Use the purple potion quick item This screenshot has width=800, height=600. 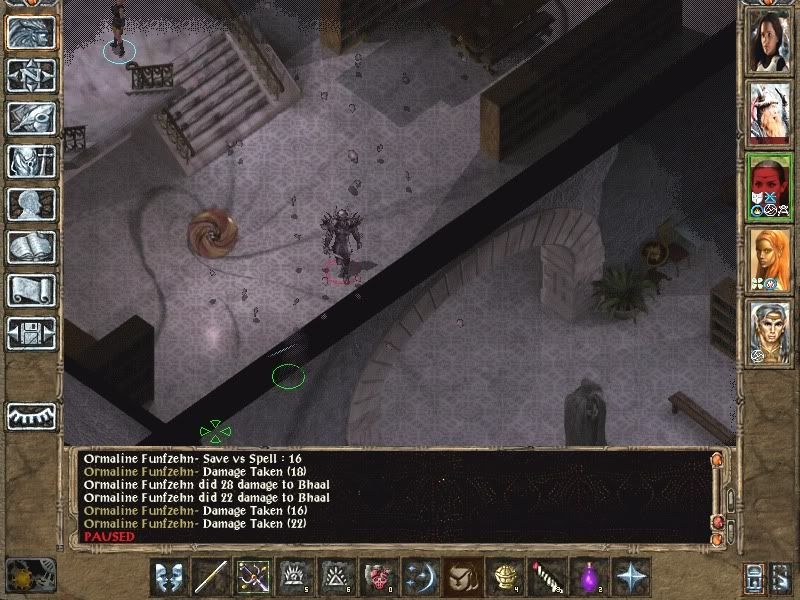pyautogui.click(x=590, y=577)
